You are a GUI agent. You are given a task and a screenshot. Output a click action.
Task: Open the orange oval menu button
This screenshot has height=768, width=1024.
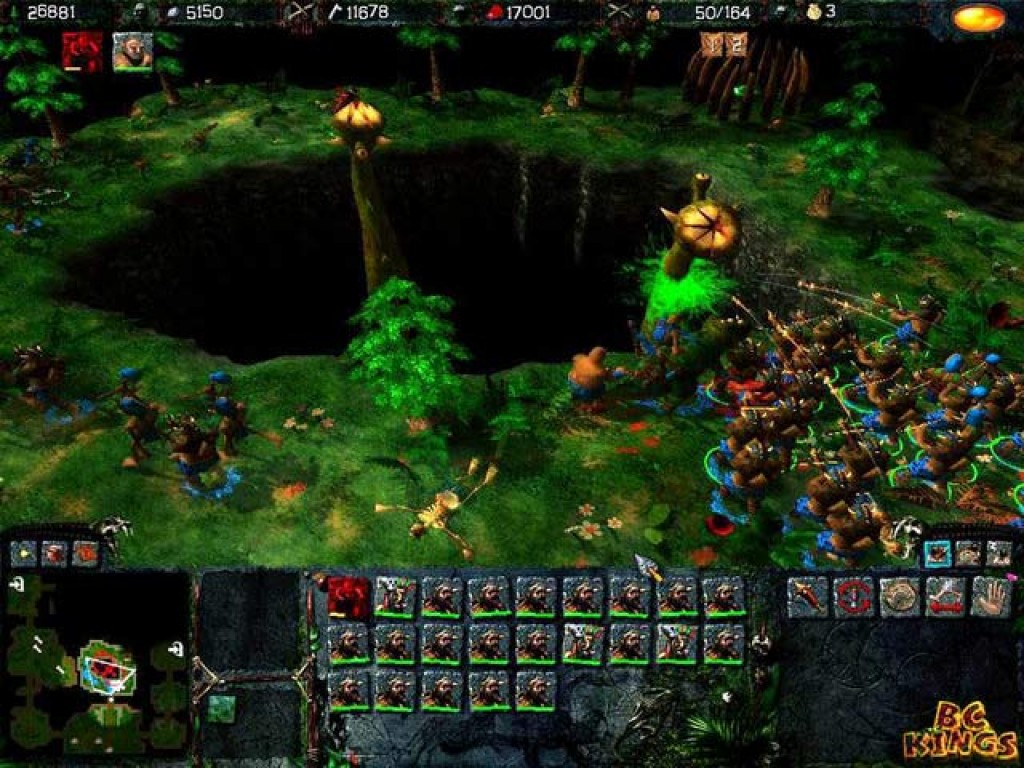978,18
